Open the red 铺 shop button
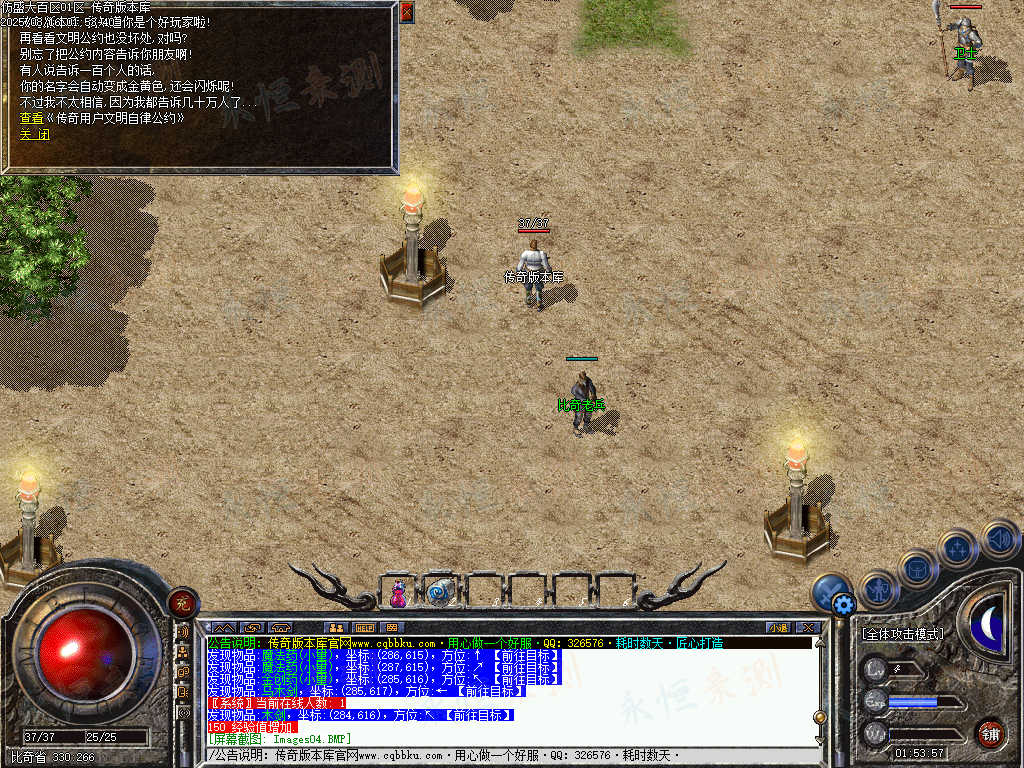This screenshot has width=1024, height=768. click(990, 731)
